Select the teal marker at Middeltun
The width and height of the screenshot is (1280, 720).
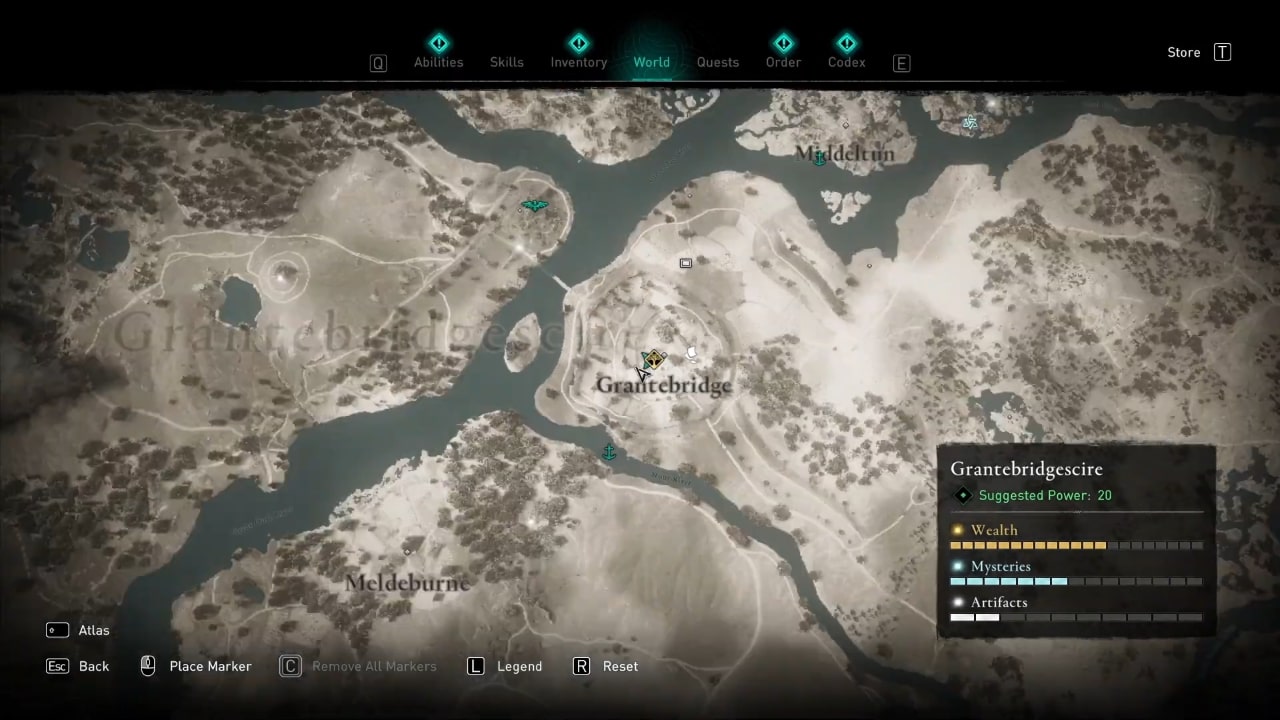pos(818,157)
